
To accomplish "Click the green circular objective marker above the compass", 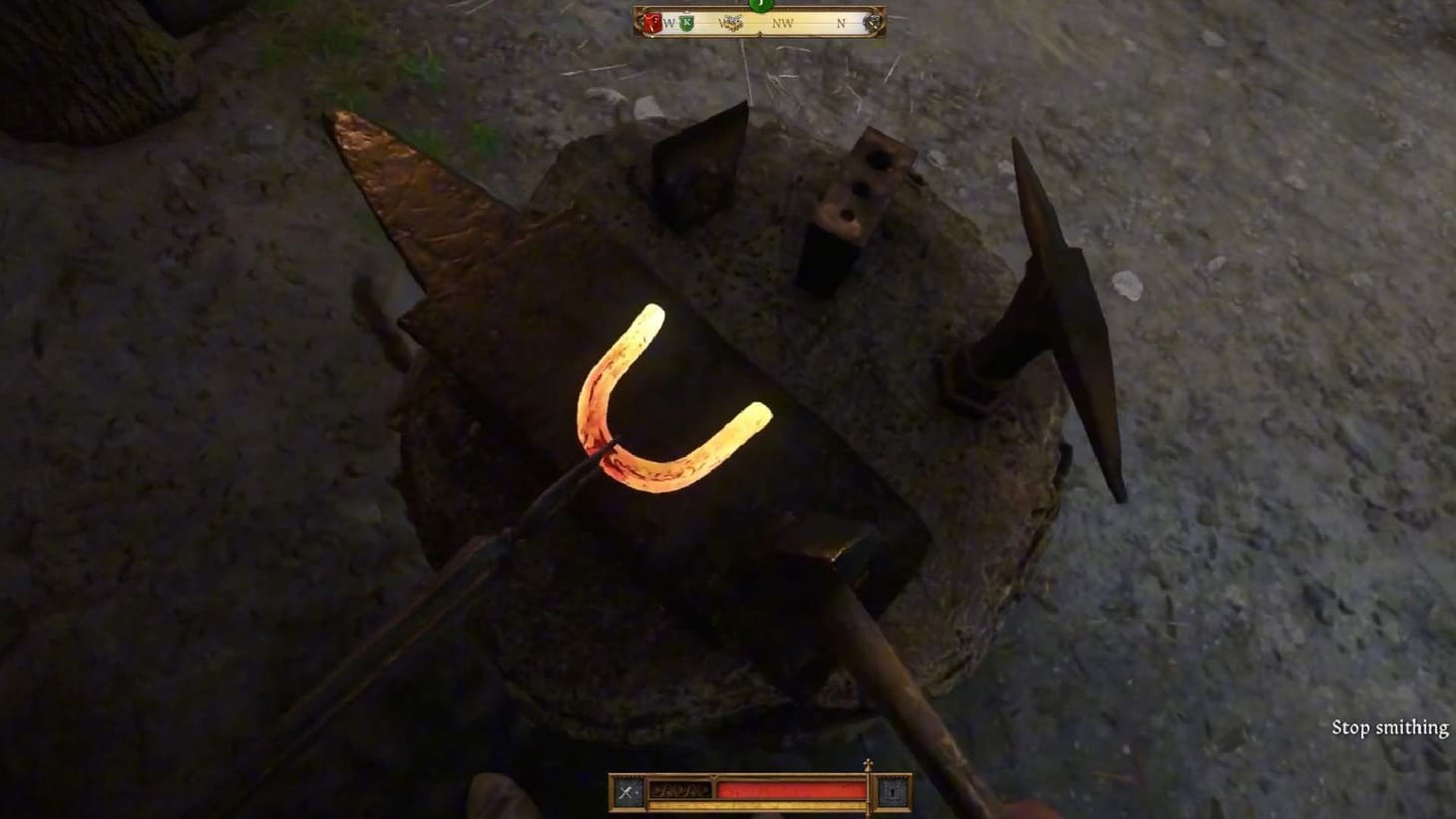I will click(761, 6).
